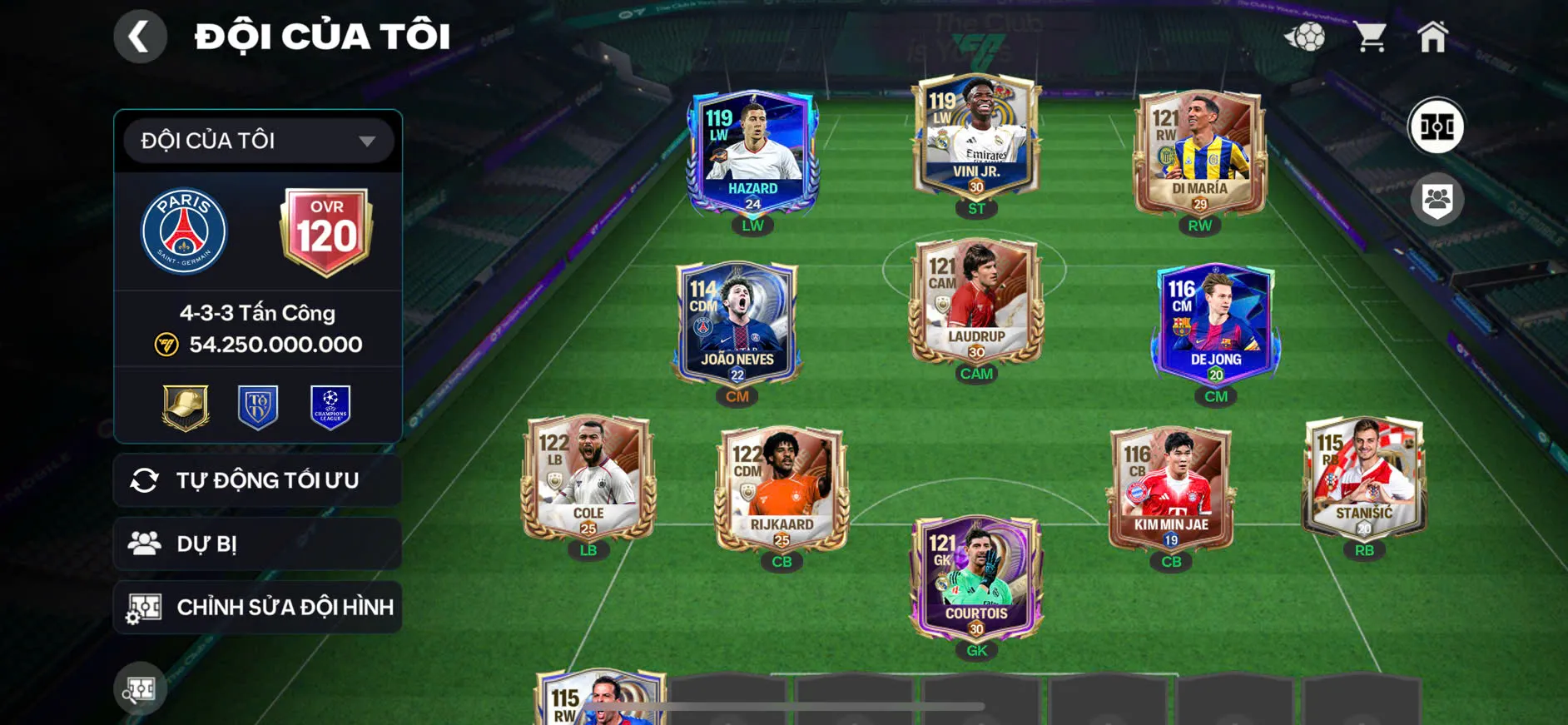Return to the home screen

[x=1432, y=37]
